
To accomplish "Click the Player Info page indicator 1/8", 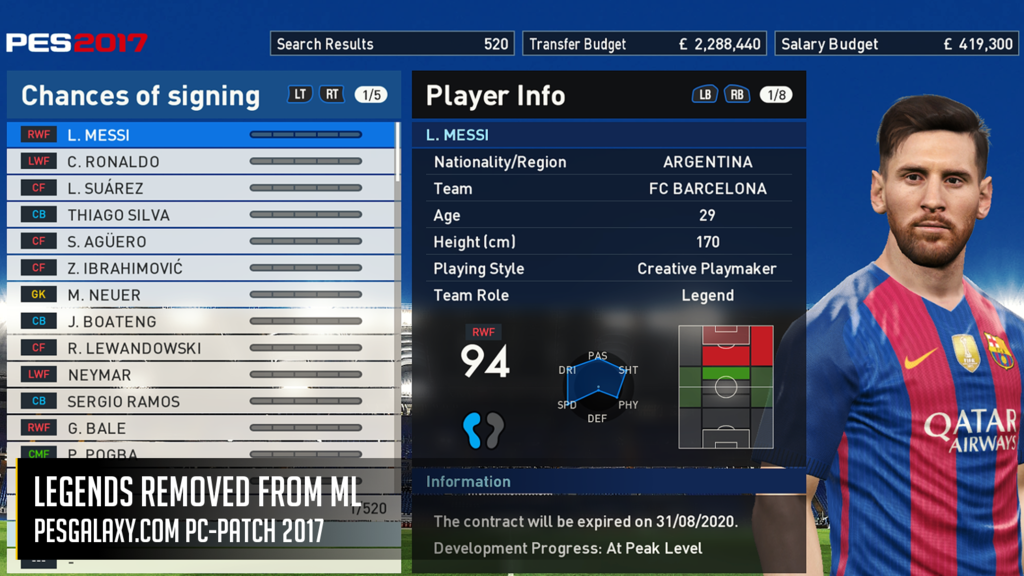I will click(775, 95).
